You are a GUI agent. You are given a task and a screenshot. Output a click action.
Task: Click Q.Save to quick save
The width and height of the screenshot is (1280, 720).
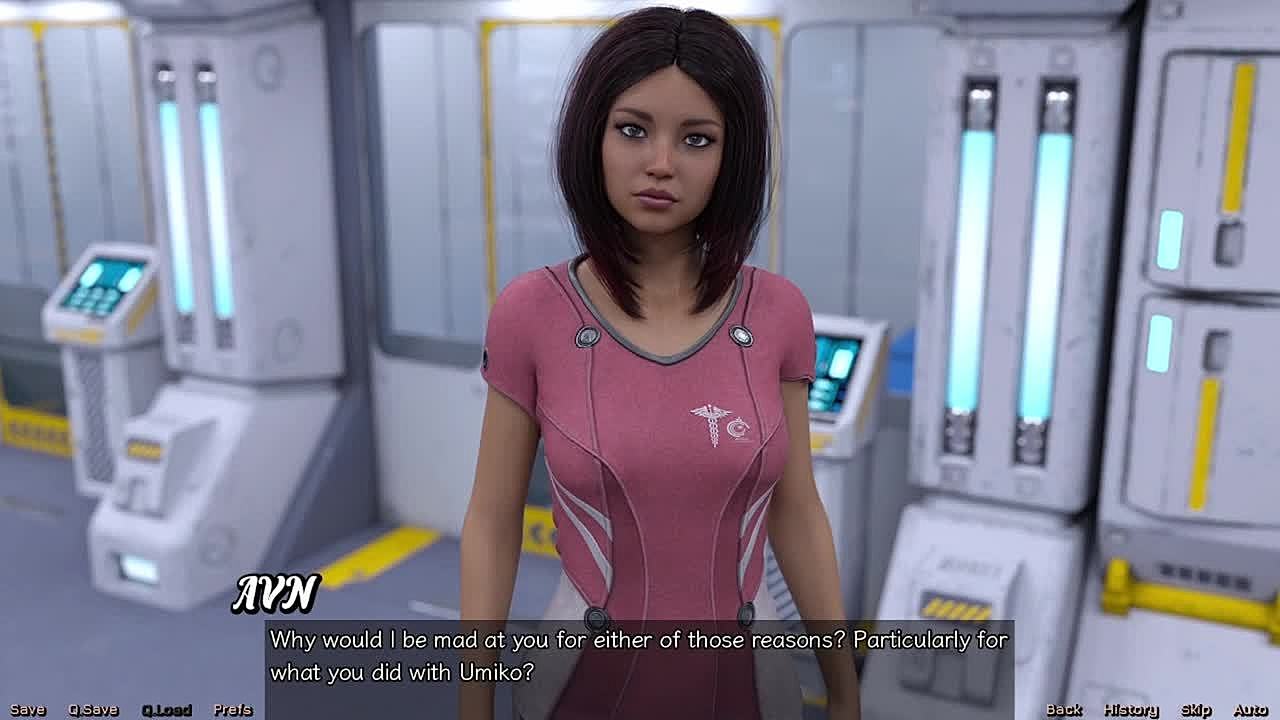click(x=93, y=710)
